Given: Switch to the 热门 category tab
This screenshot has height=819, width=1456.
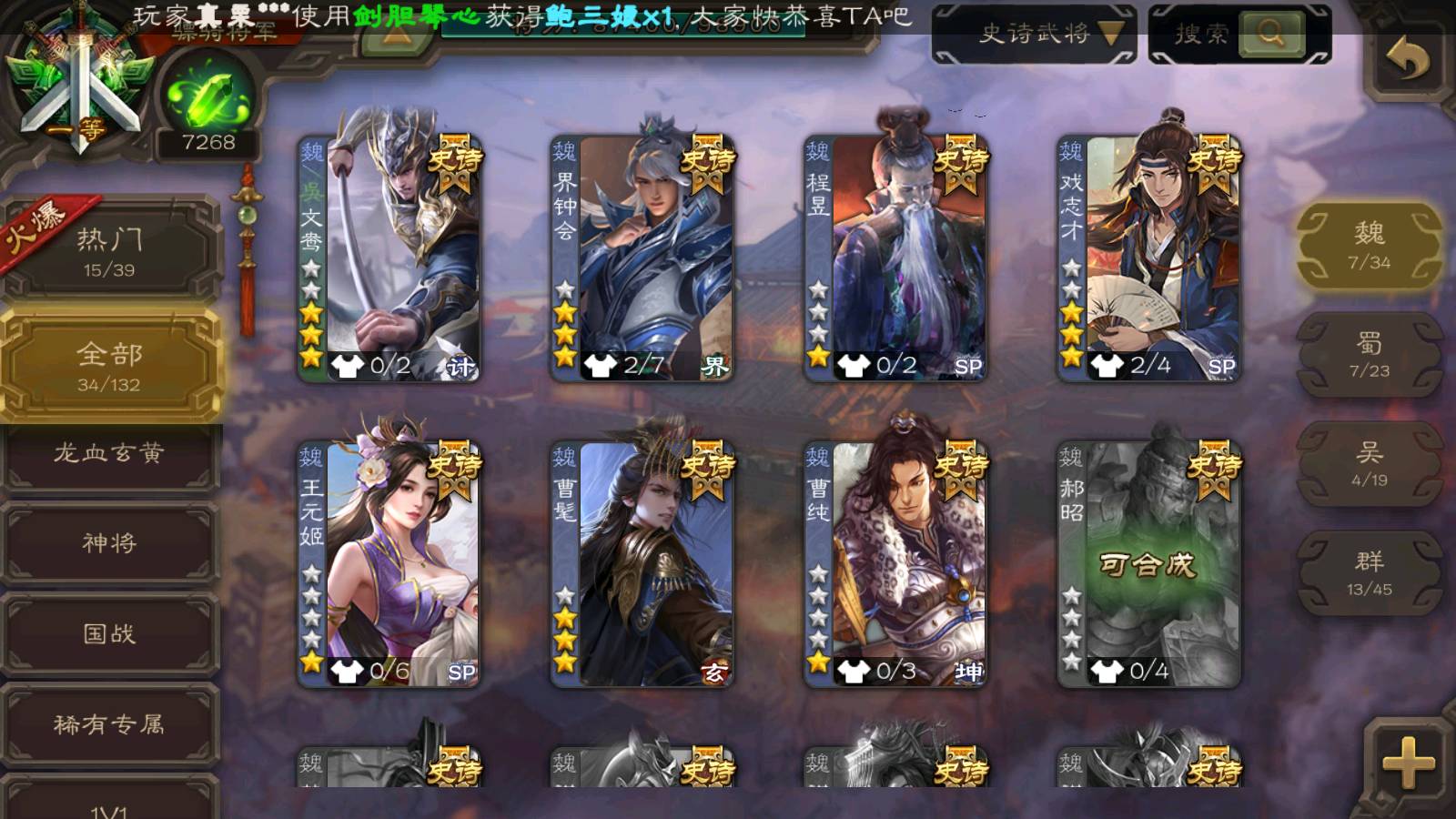Looking at the screenshot, I should tap(110, 251).
